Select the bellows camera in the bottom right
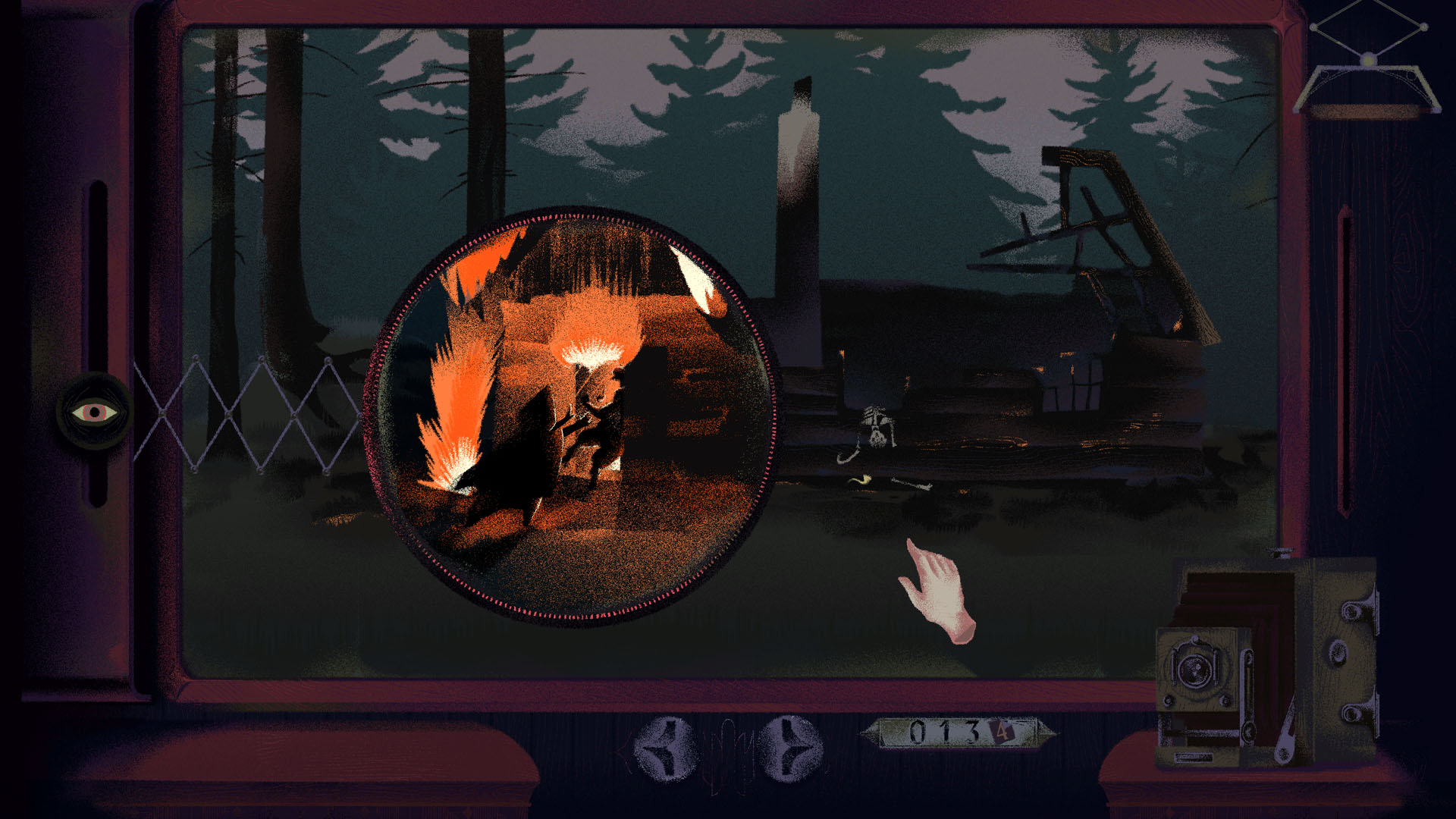Image resolution: width=1456 pixels, height=819 pixels. point(1282,660)
